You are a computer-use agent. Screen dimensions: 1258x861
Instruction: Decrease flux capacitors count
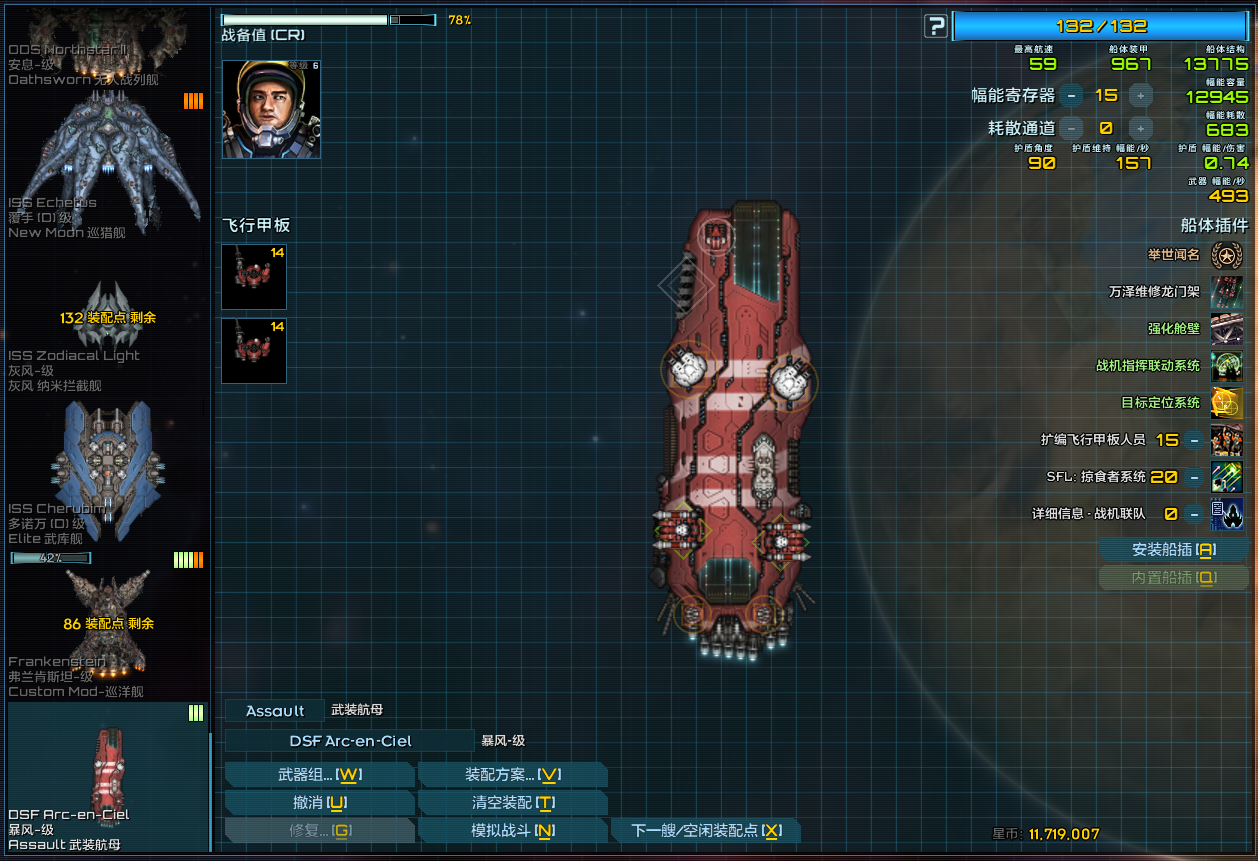point(1072,96)
